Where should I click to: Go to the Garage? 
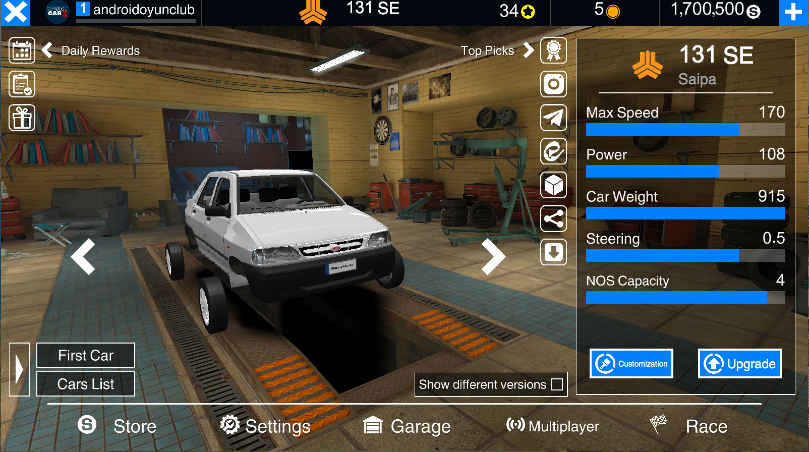[406, 426]
